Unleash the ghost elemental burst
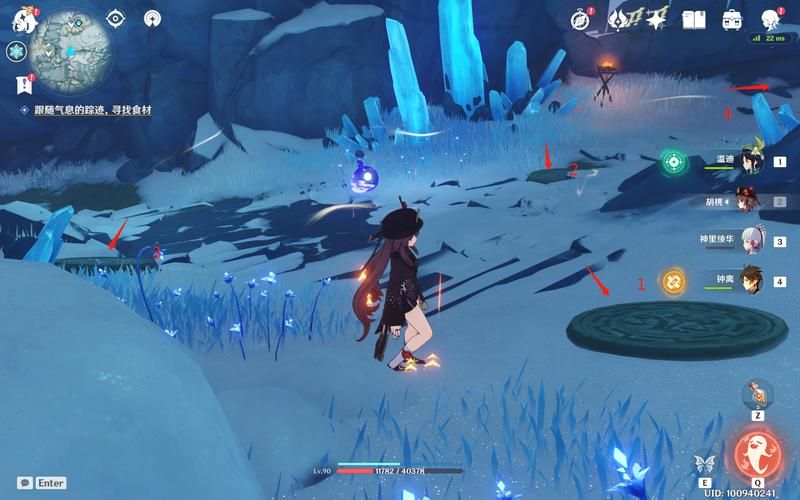Image resolution: width=800 pixels, height=500 pixels. [x=757, y=455]
